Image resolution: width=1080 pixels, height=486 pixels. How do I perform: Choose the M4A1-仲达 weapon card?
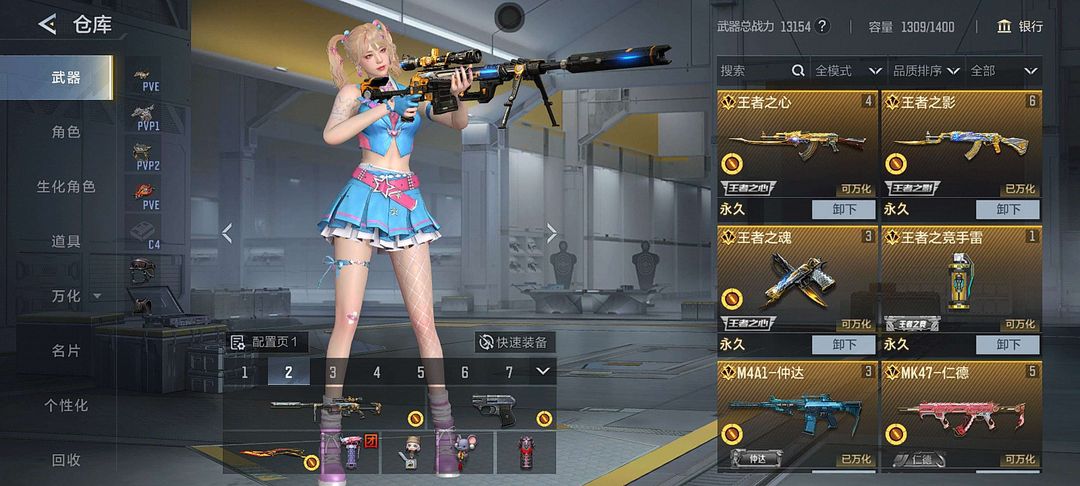(797, 415)
